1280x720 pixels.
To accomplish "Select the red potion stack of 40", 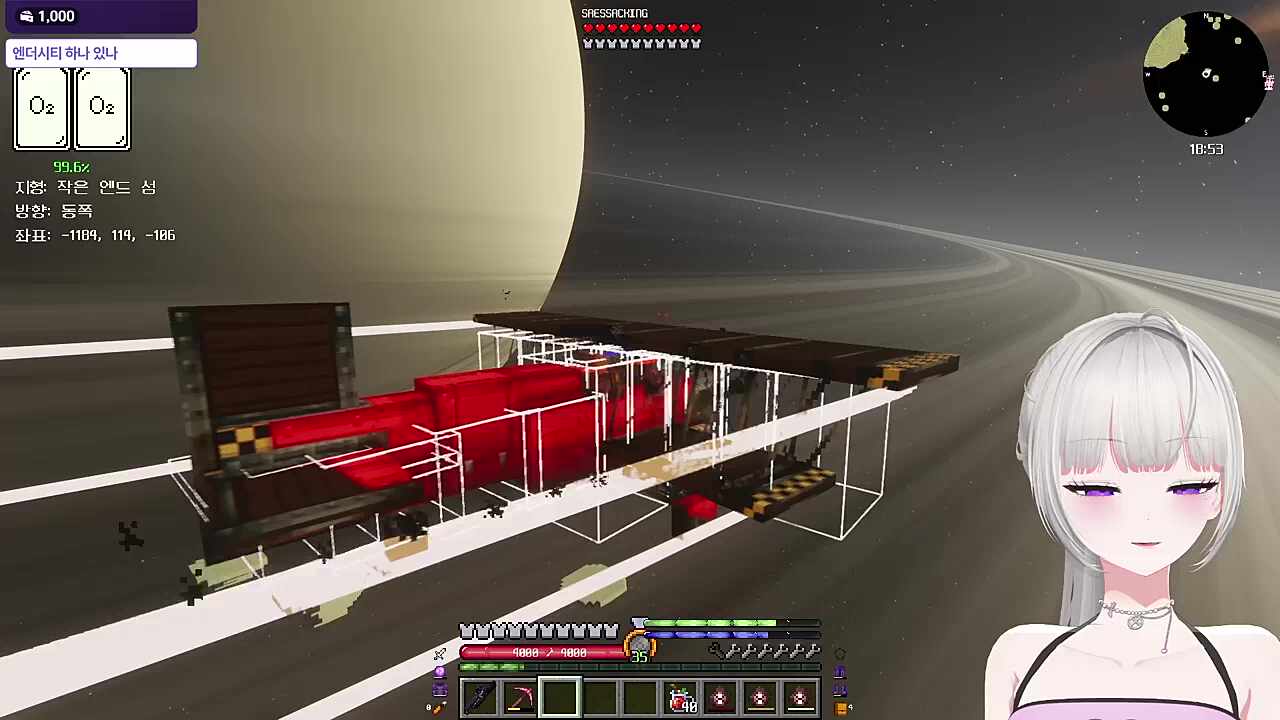I will click(682, 698).
